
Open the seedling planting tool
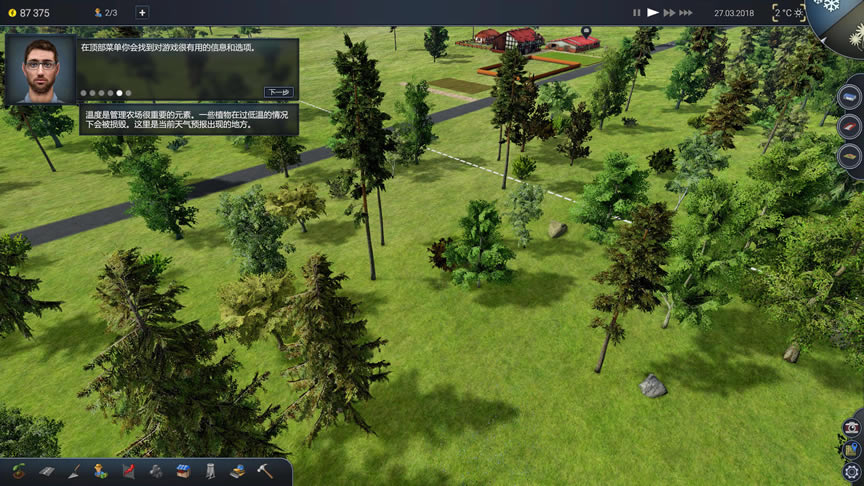(x=19, y=471)
